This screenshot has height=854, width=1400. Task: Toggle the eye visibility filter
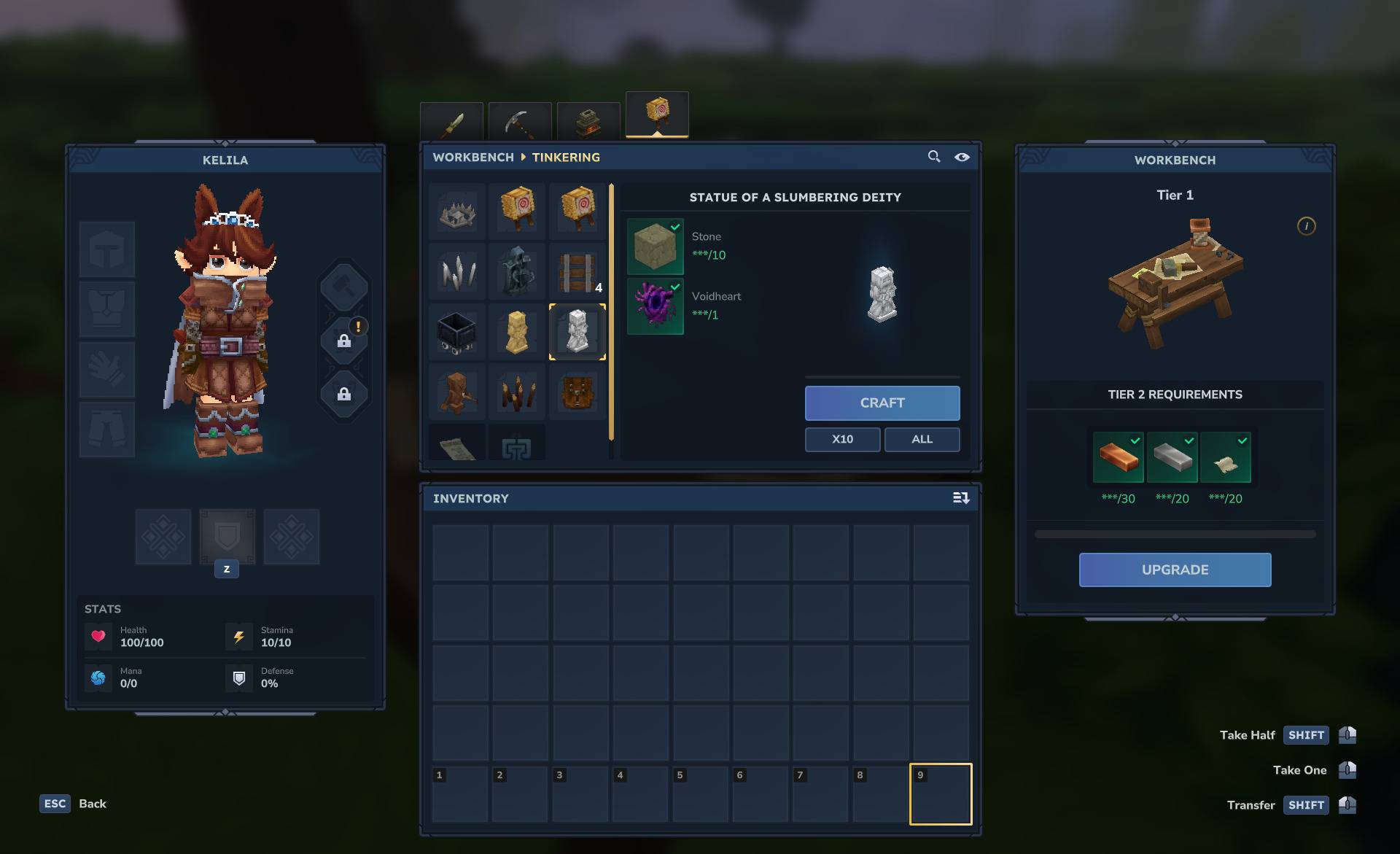click(x=962, y=157)
